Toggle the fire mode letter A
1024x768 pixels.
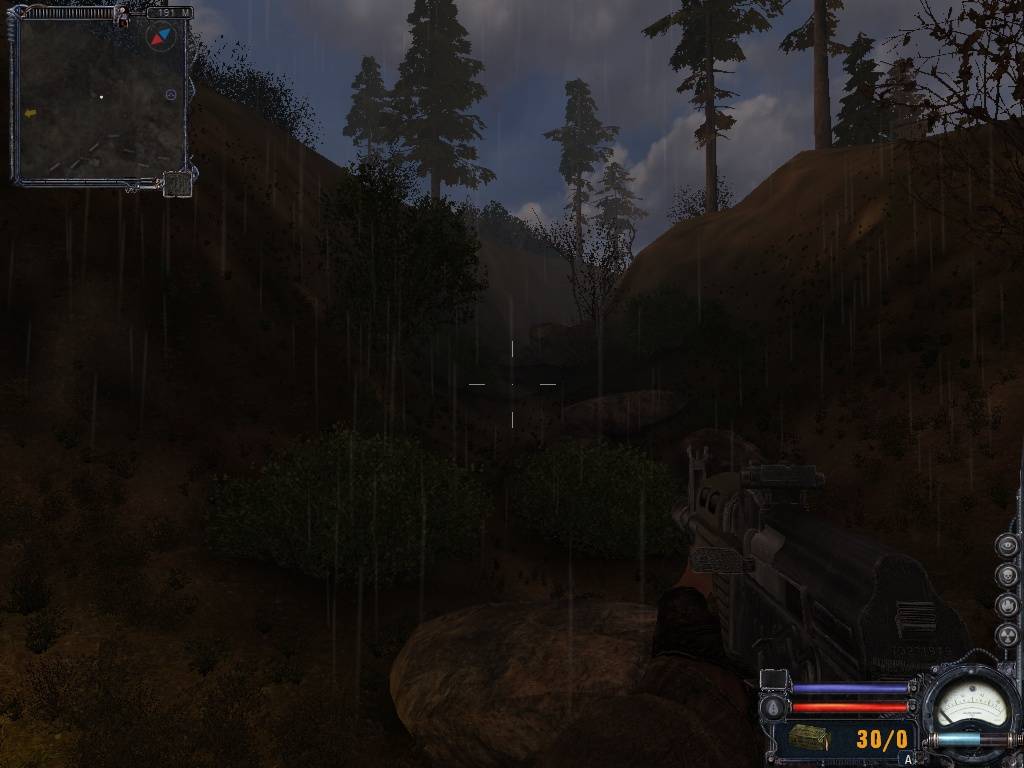(x=908, y=759)
